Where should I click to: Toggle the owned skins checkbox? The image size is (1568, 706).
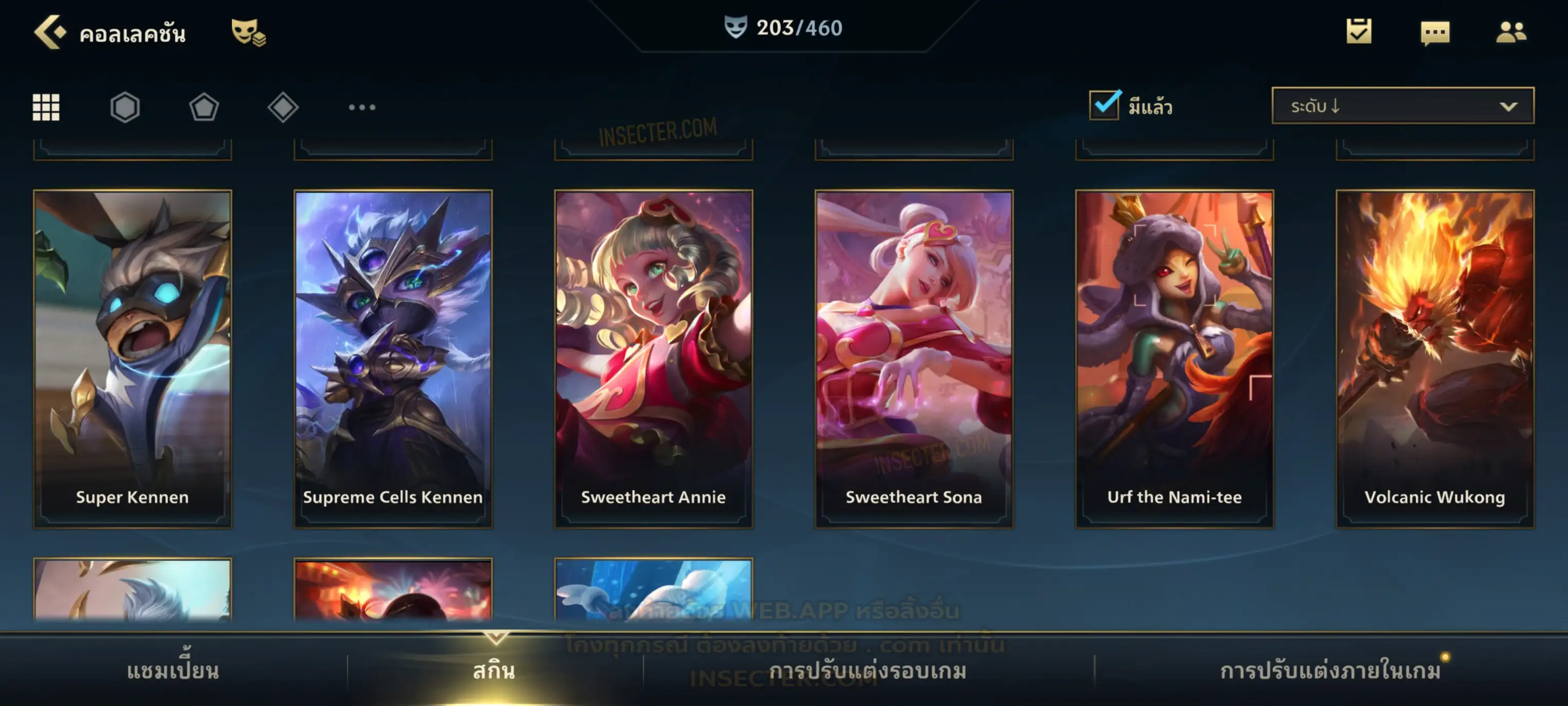1104,105
